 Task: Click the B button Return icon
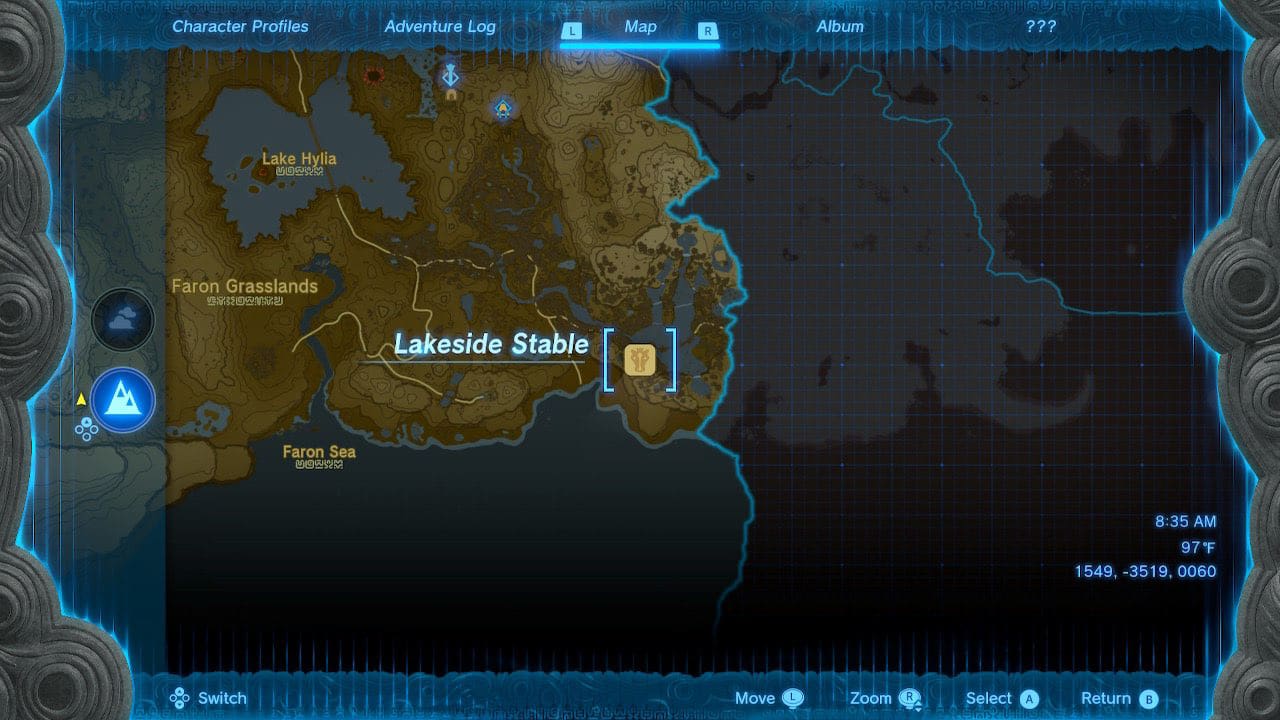coord(1147,697)
